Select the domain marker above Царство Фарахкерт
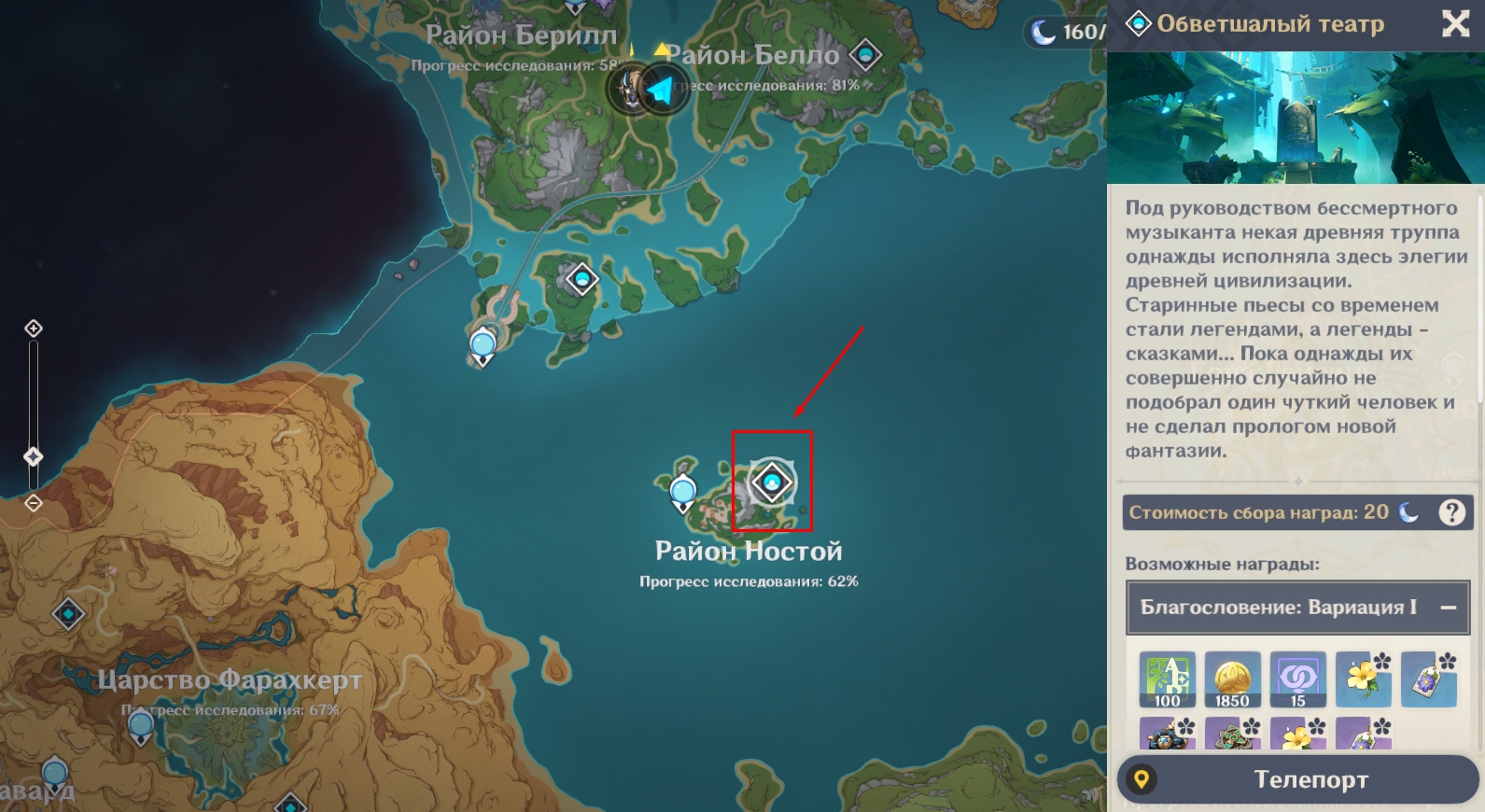The image size is (1485, 812). point(68,614)
